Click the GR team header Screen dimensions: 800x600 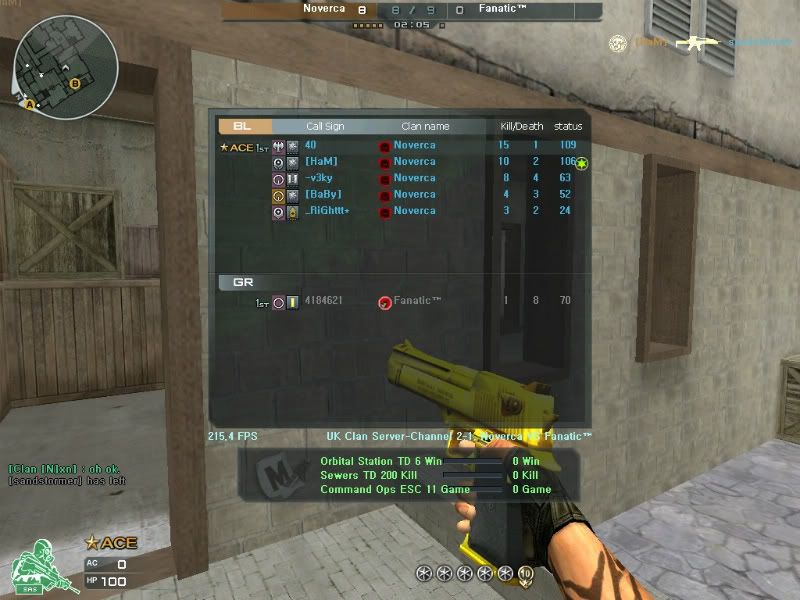point(243,282)
